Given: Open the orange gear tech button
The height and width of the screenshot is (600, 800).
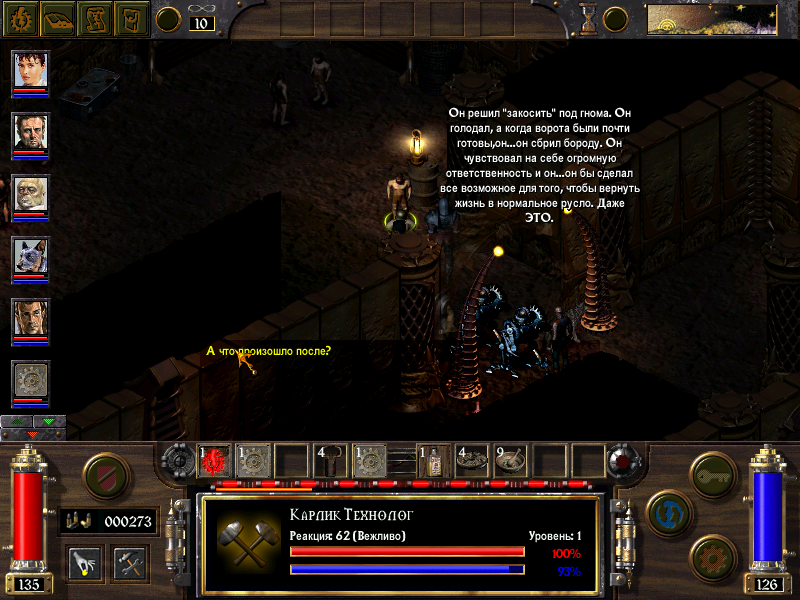Looking at the screenshot, I should point(713,554).
